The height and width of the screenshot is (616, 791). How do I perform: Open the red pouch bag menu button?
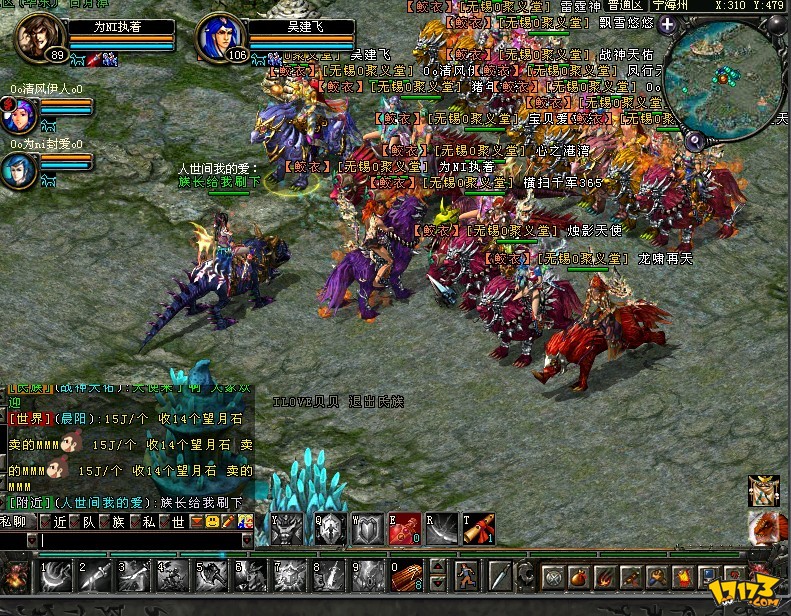pos(579,577)
